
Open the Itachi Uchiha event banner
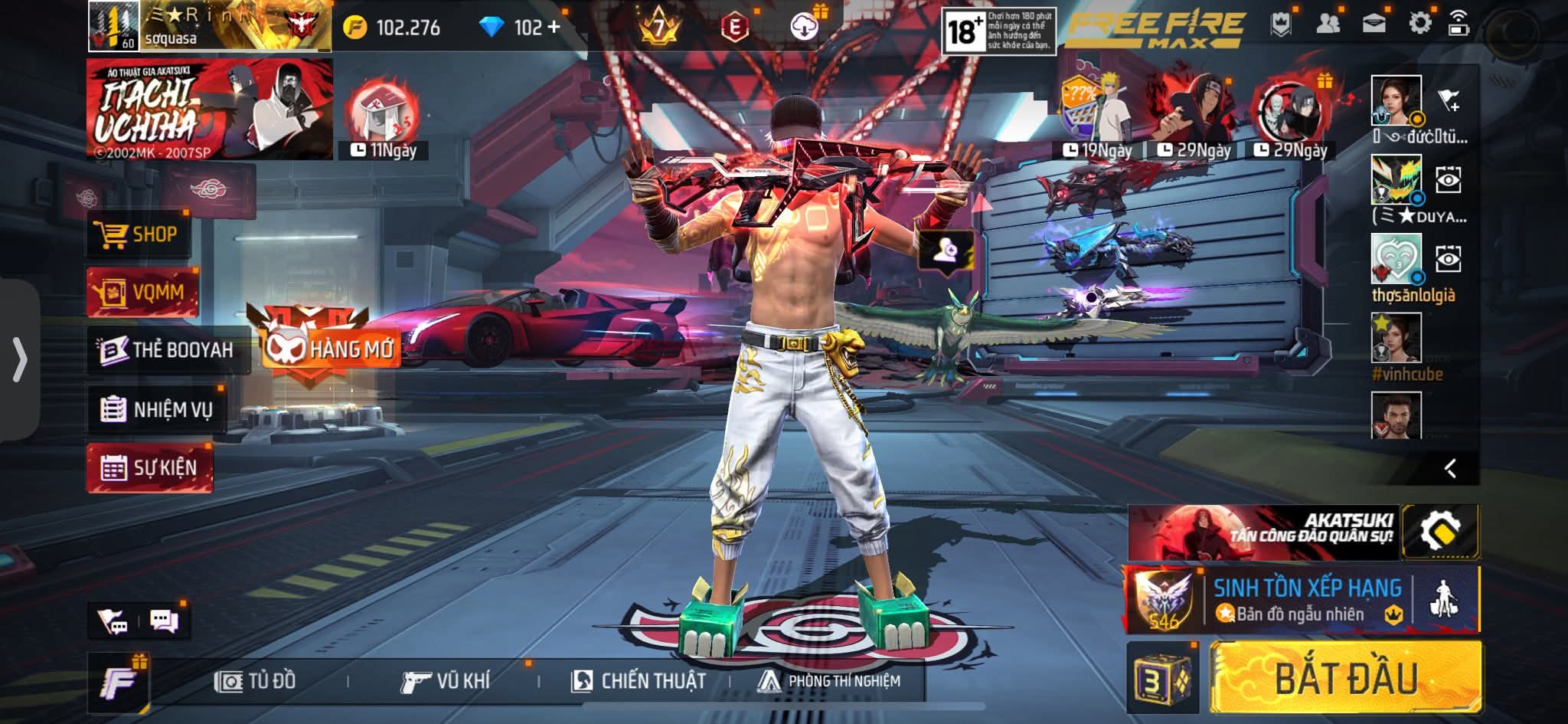tap(210, 110)
